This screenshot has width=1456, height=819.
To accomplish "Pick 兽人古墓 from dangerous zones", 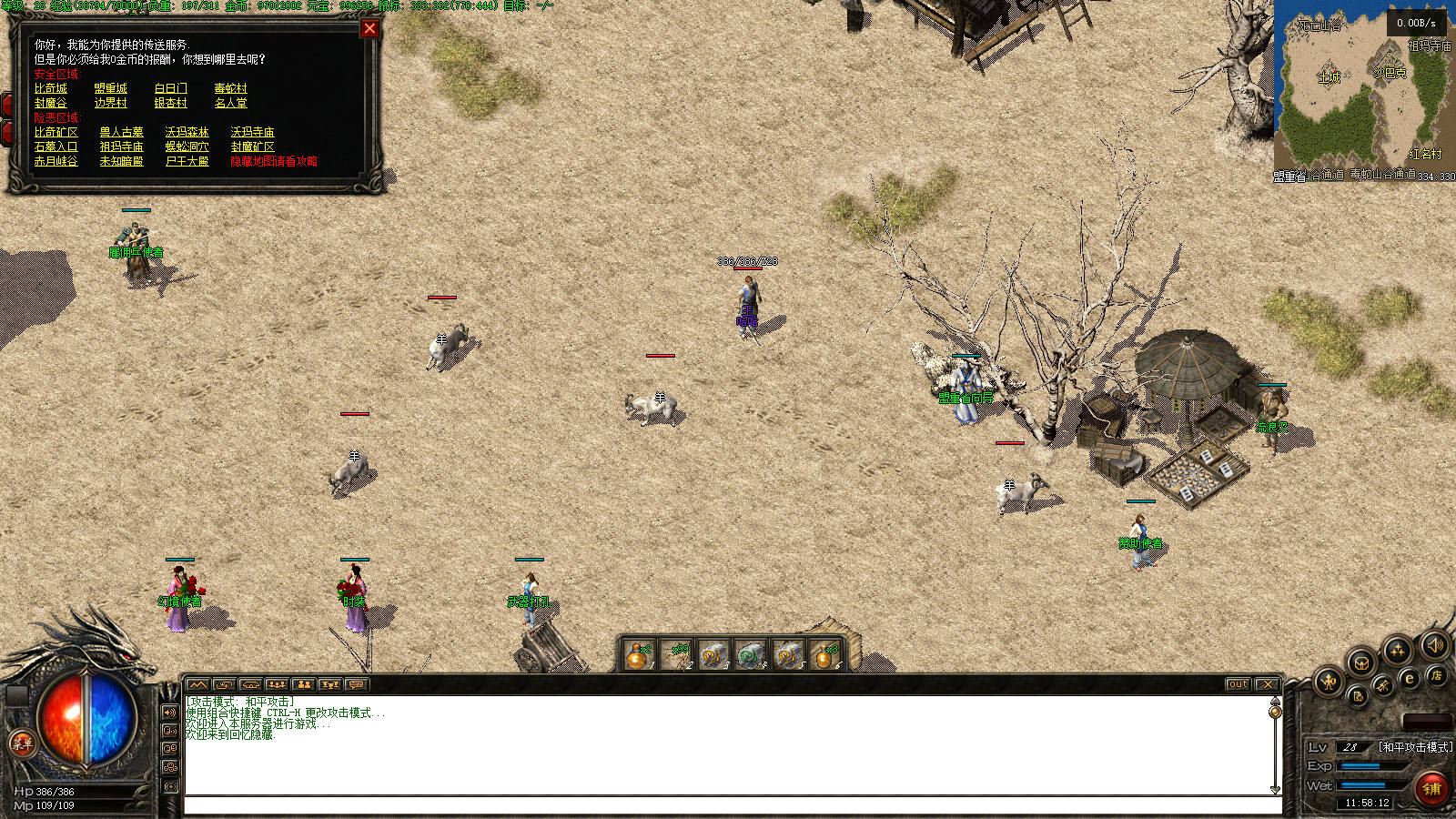I will click(121, 132).
